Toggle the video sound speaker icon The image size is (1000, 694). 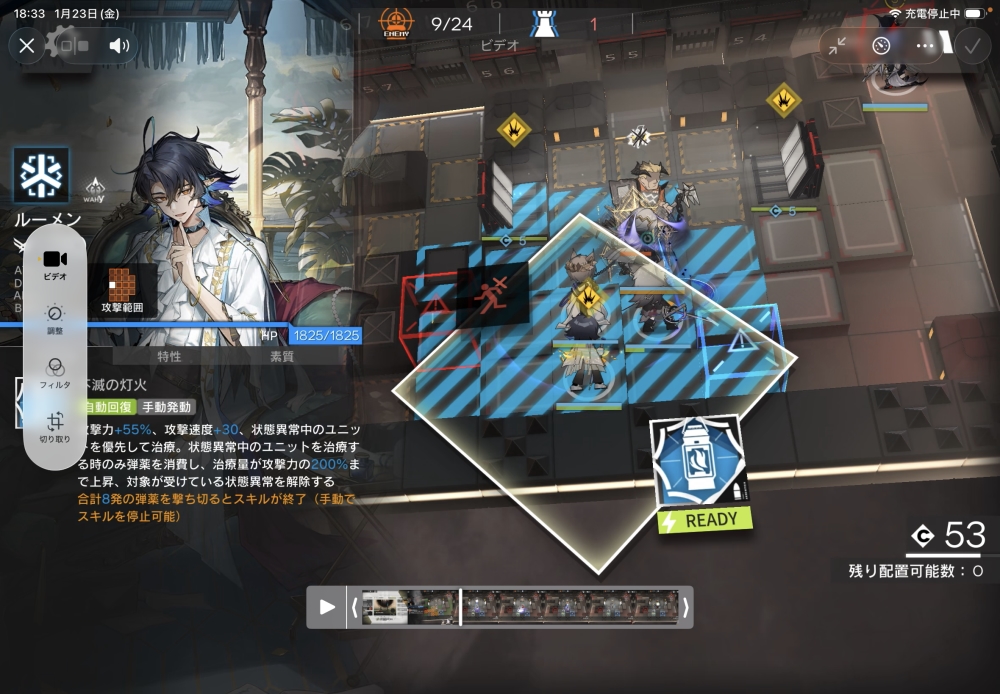click(121, 45)
